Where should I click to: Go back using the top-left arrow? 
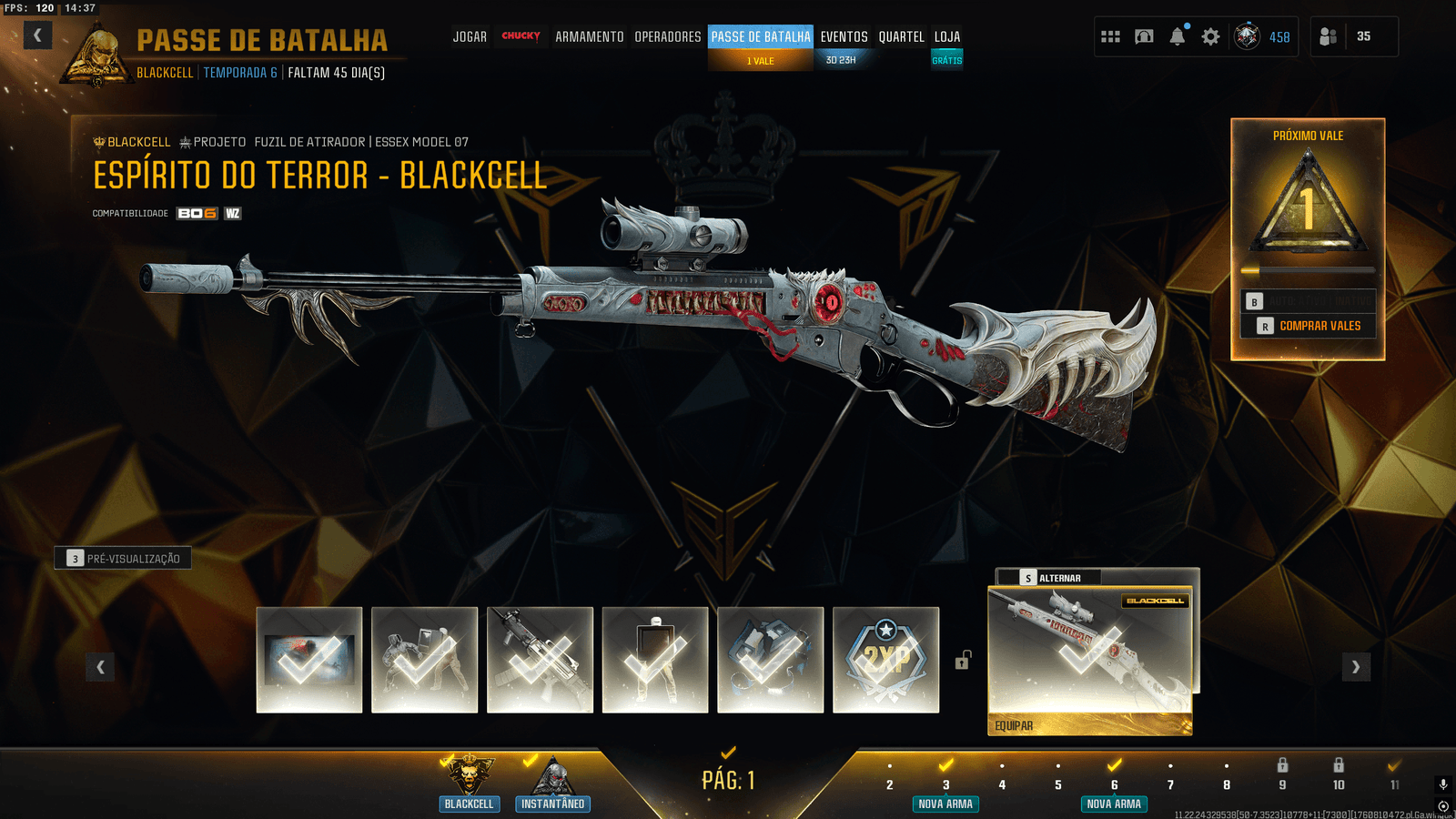click(37, 35)
